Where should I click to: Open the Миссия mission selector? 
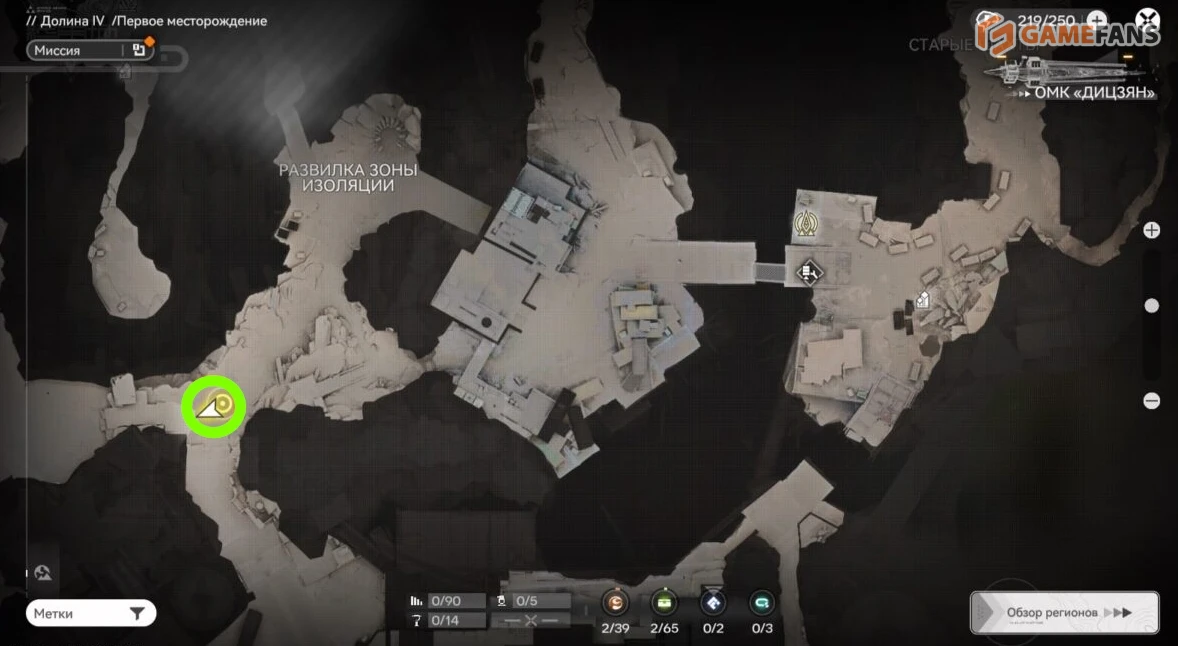coord(90,51)
